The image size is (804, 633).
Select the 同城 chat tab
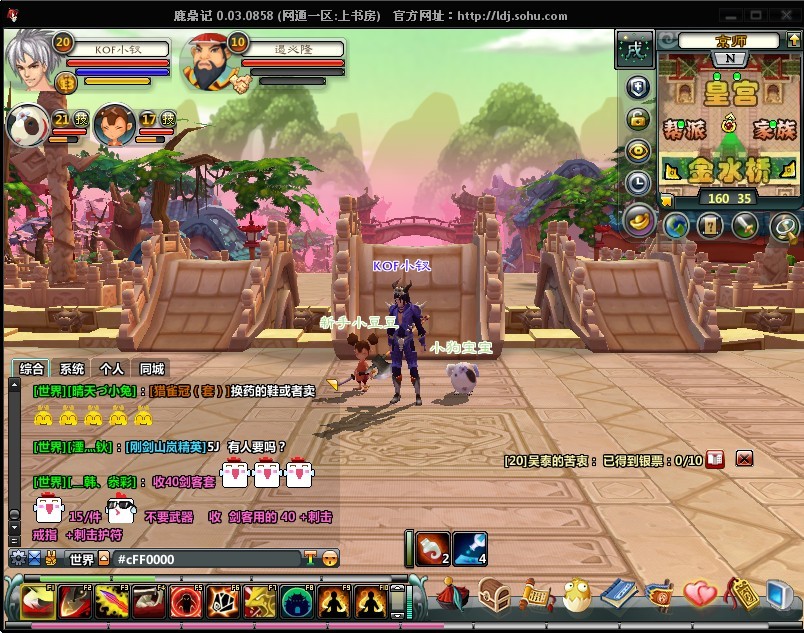[x=152, y=369]
